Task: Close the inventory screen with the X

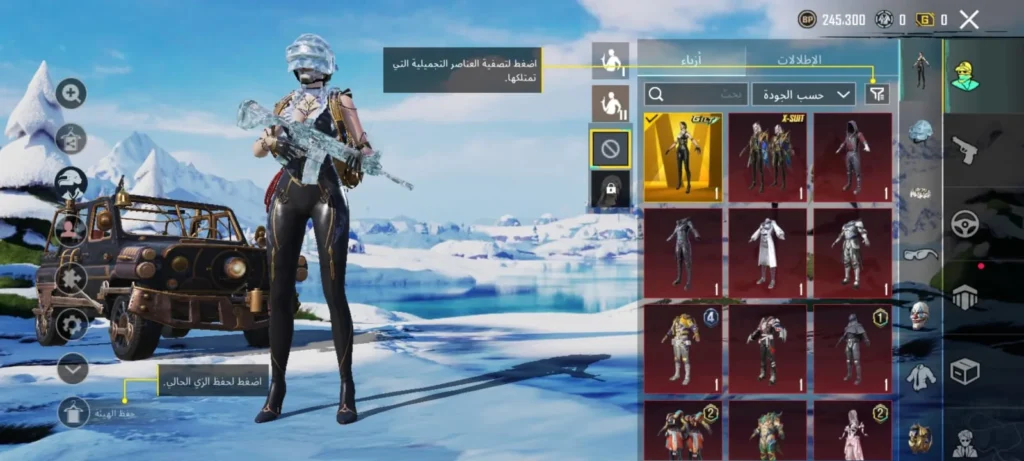Action: pyautogui.click(x=968, y=19)
